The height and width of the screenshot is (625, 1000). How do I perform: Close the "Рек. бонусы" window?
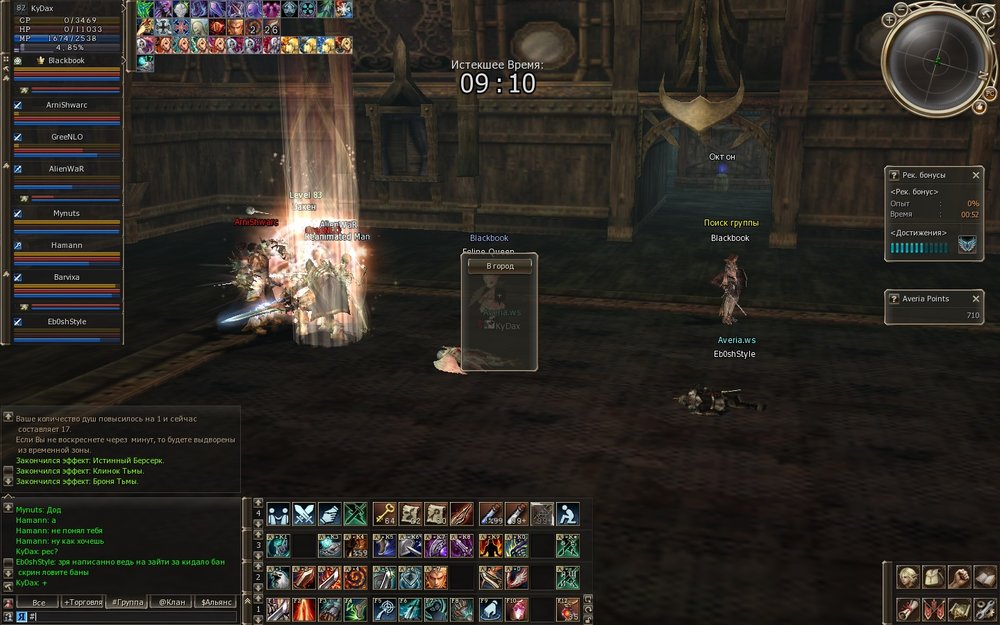point(976,175)
